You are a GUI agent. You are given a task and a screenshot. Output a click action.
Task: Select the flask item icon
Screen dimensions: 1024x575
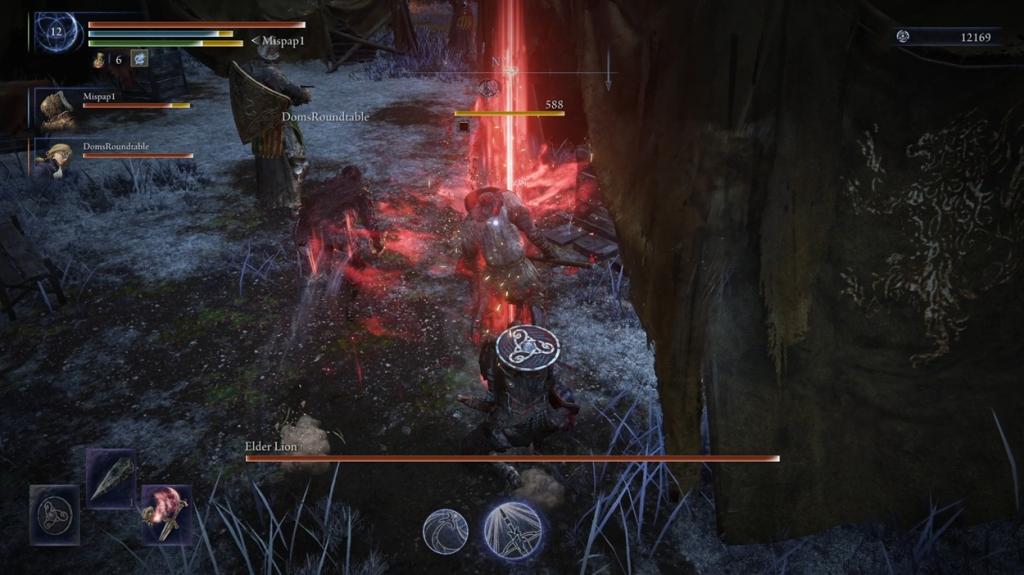(101, 60)
